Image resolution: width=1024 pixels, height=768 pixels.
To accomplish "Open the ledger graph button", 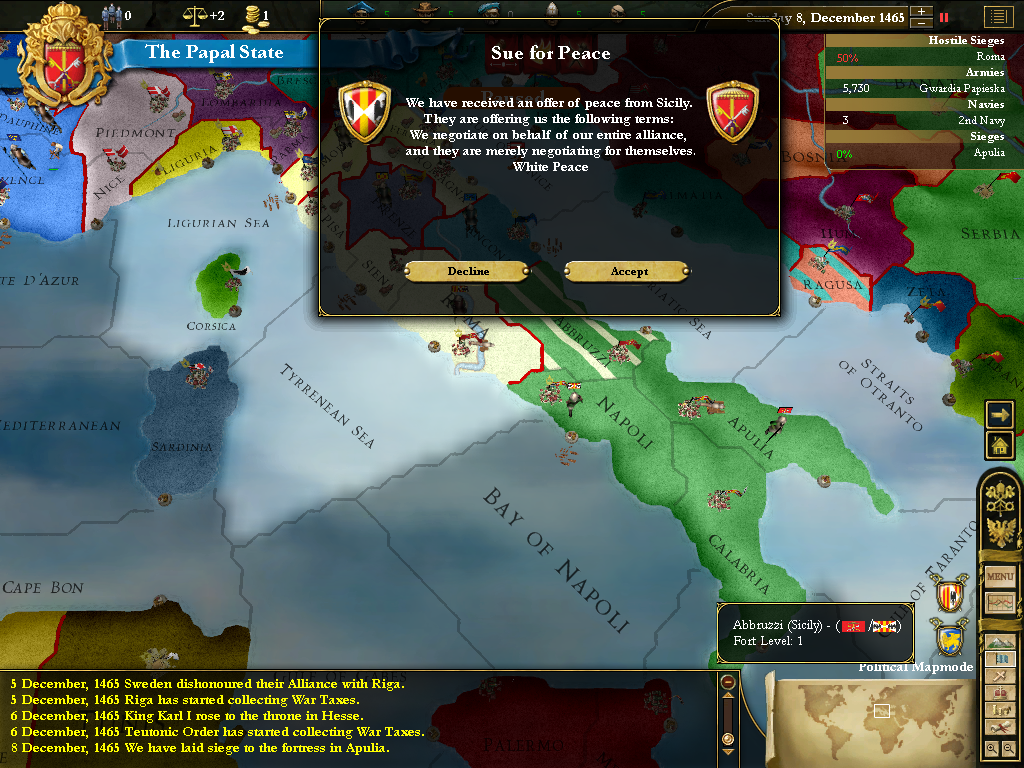I will pos(1000,603).
